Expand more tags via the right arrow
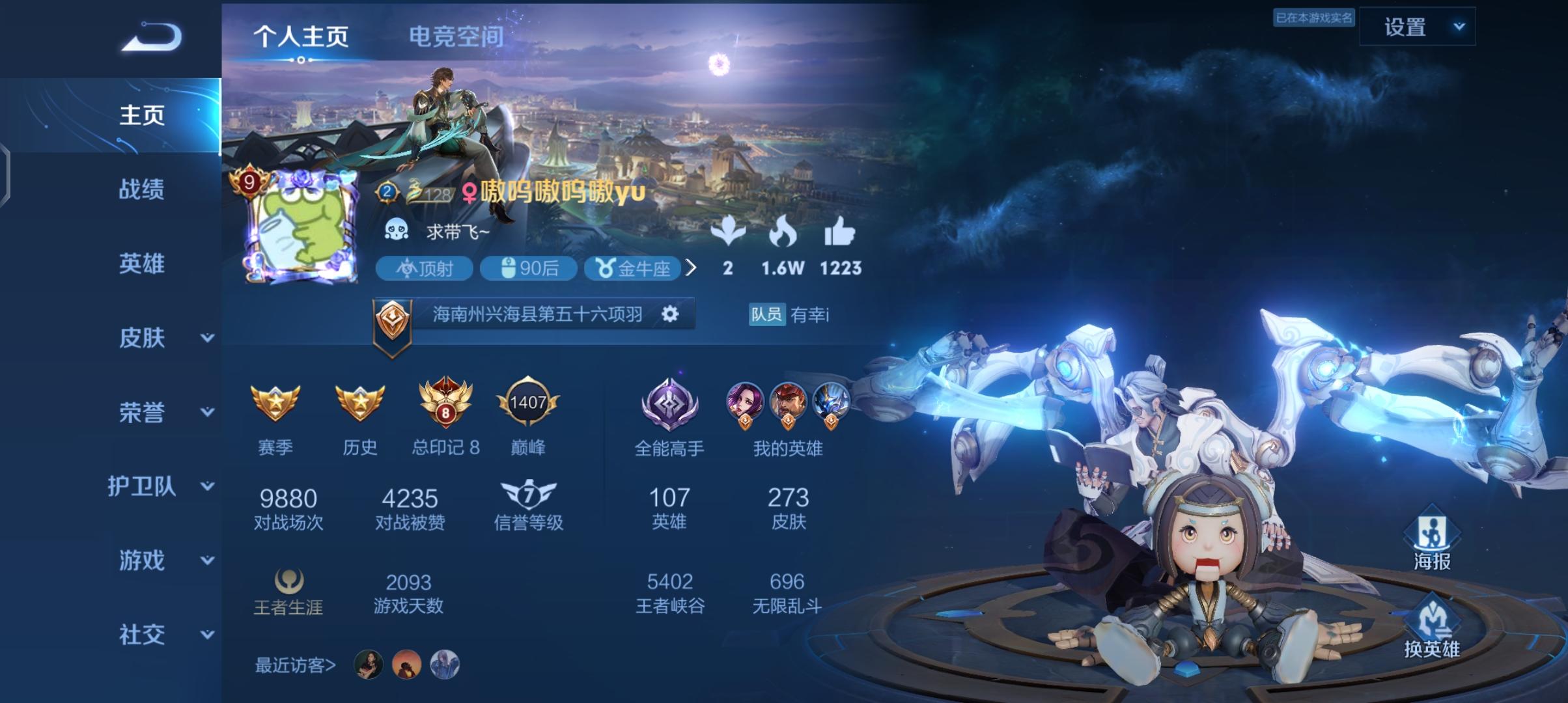This screenshot has width=1568, height=703. pyautogui.click(x=693, y=269)
